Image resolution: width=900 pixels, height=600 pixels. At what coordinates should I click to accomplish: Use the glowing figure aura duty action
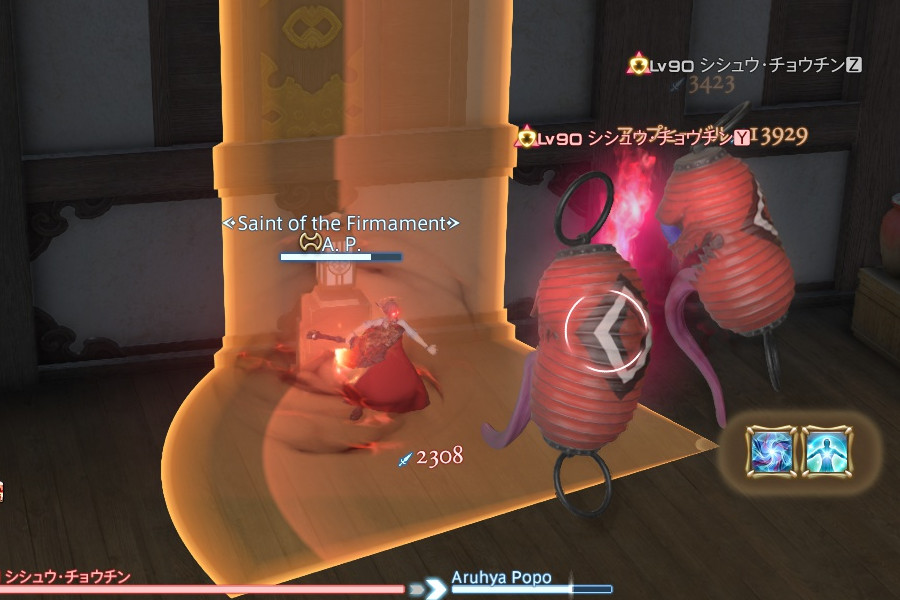point(827,451)
